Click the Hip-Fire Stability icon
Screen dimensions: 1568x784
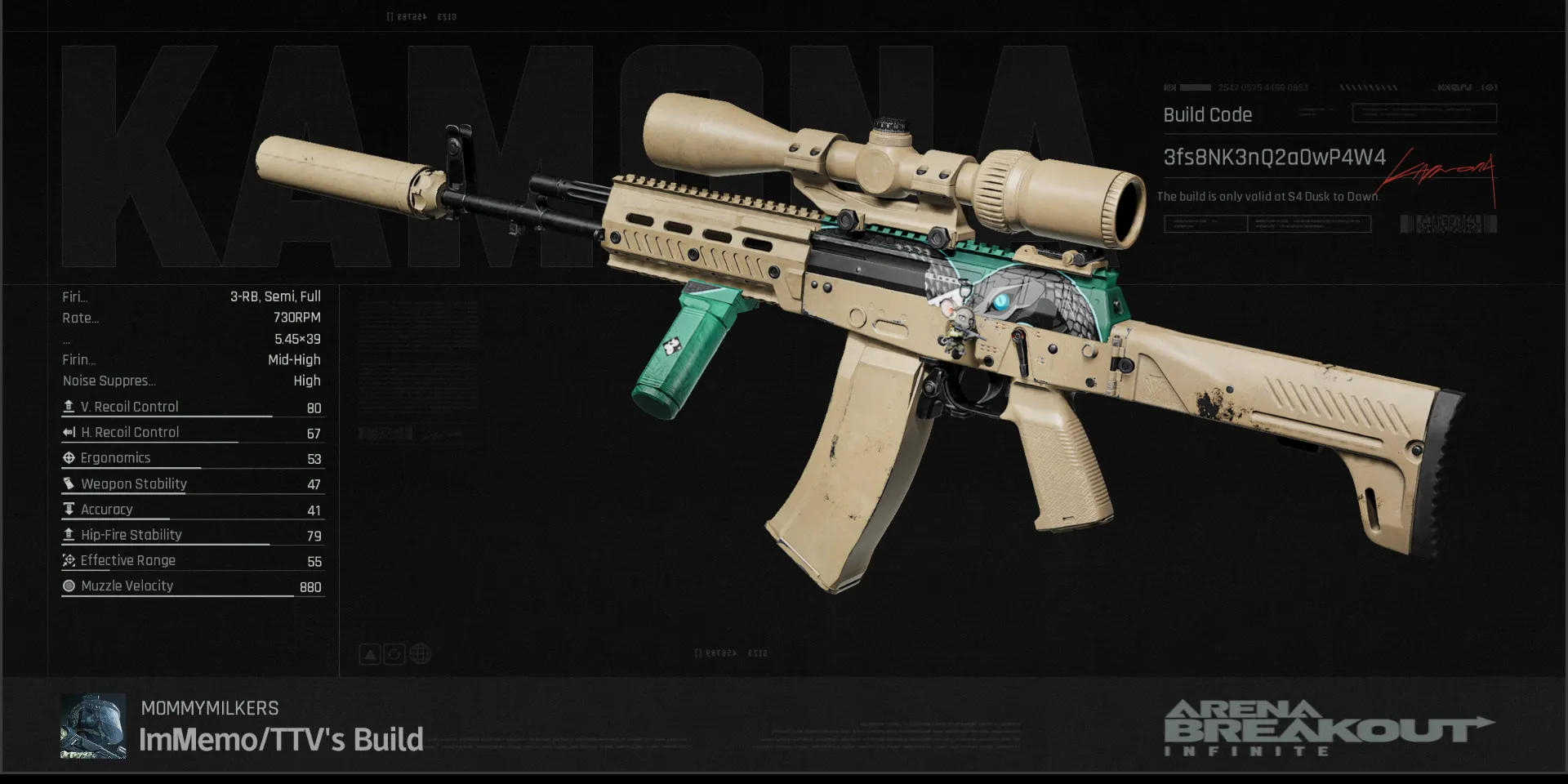(x=69, y=534)
